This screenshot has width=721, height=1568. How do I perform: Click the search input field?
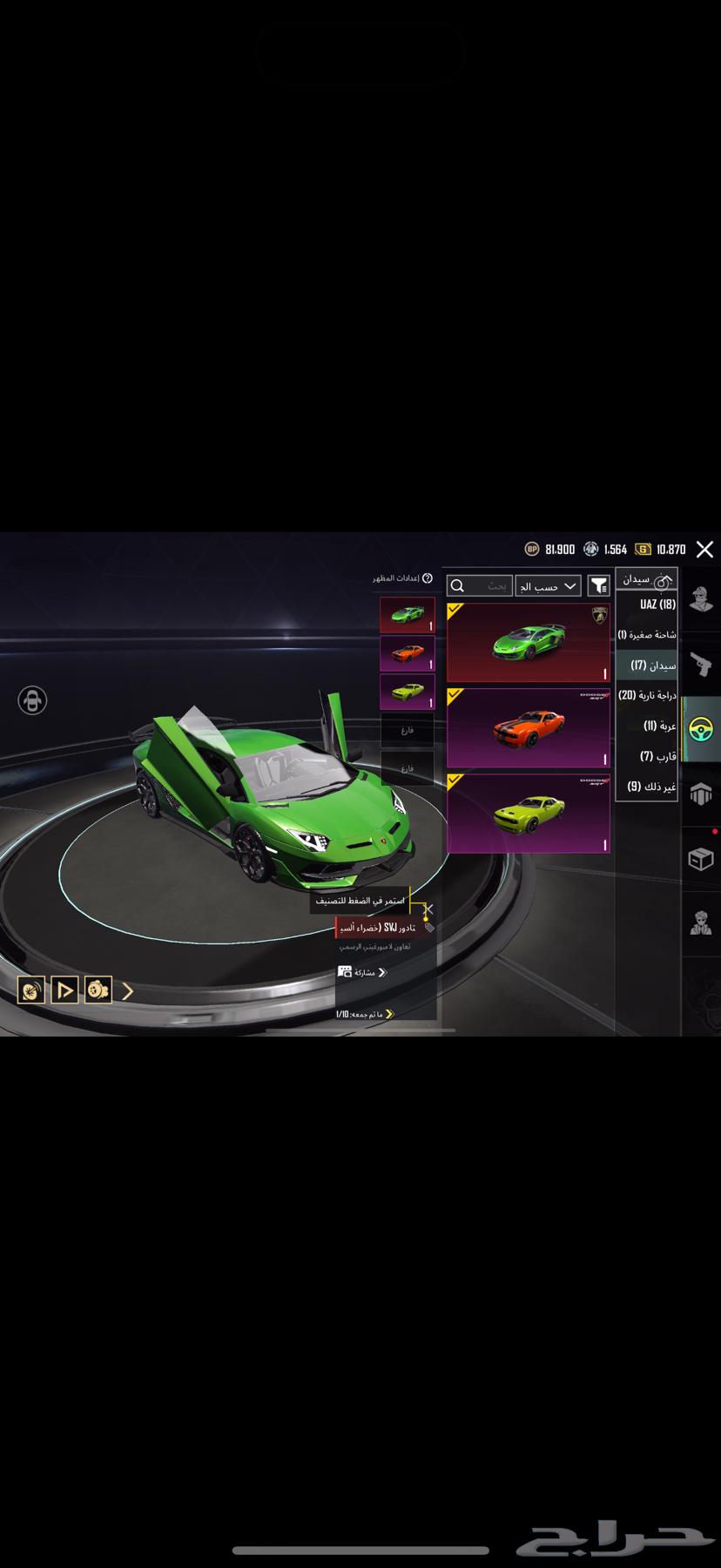(480, 586)
